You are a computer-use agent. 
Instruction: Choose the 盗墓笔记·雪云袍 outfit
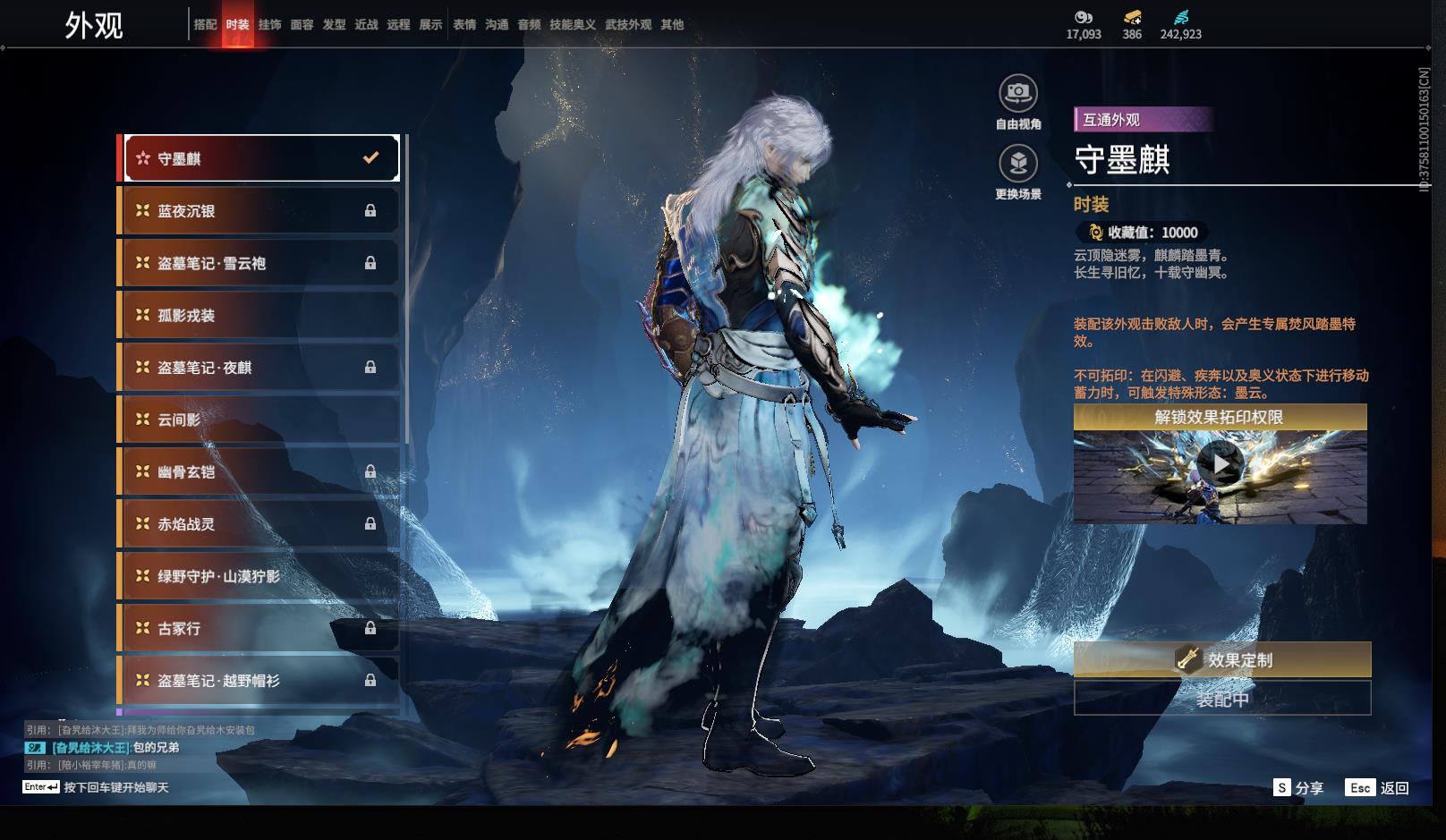click(258, 263)
